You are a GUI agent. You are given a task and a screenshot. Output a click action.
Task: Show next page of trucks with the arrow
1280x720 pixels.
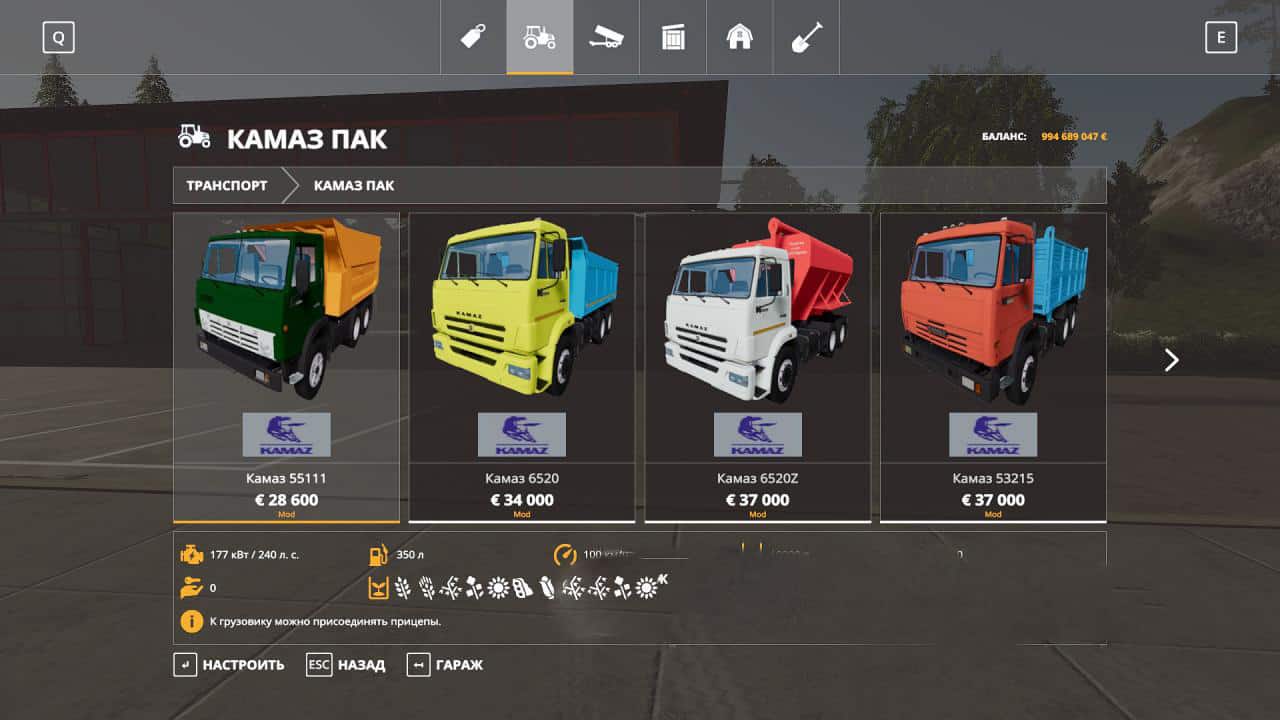coord(1172,360)
